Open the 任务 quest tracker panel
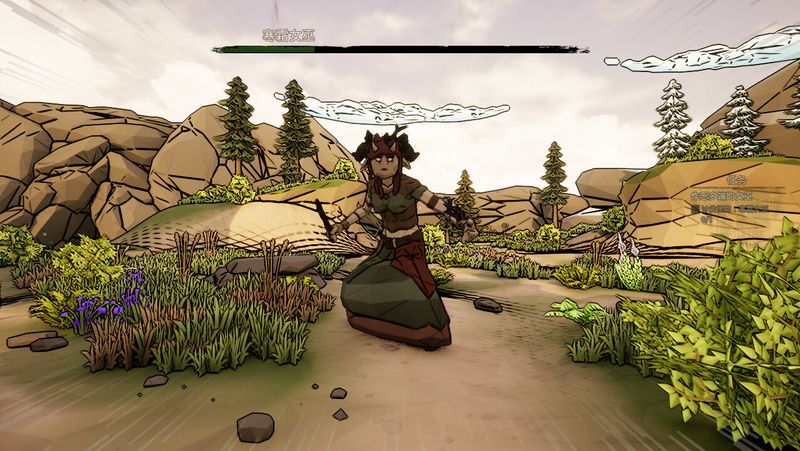 click(x=737, y=182)
